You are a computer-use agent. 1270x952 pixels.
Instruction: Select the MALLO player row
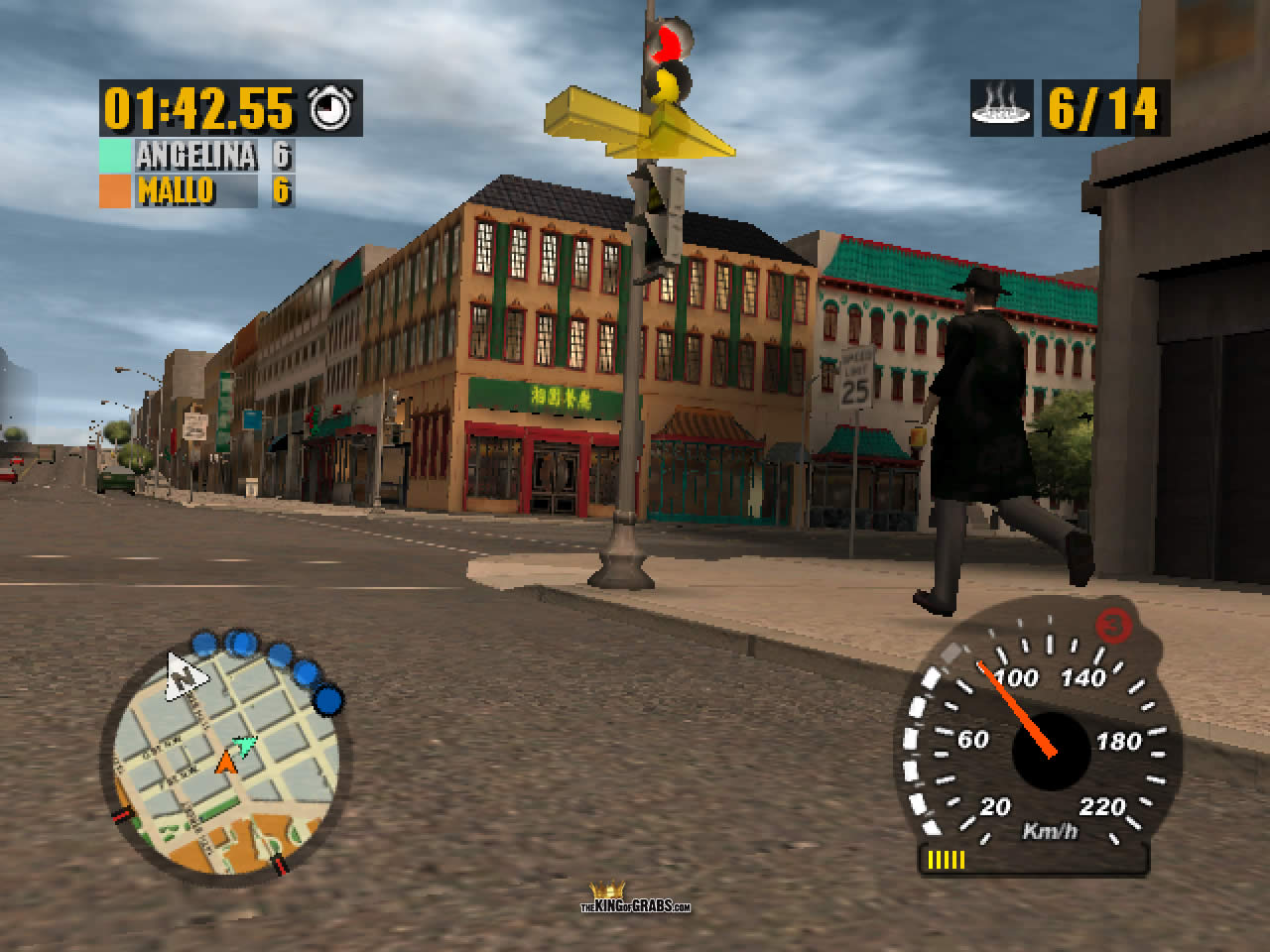coord(195,189)
